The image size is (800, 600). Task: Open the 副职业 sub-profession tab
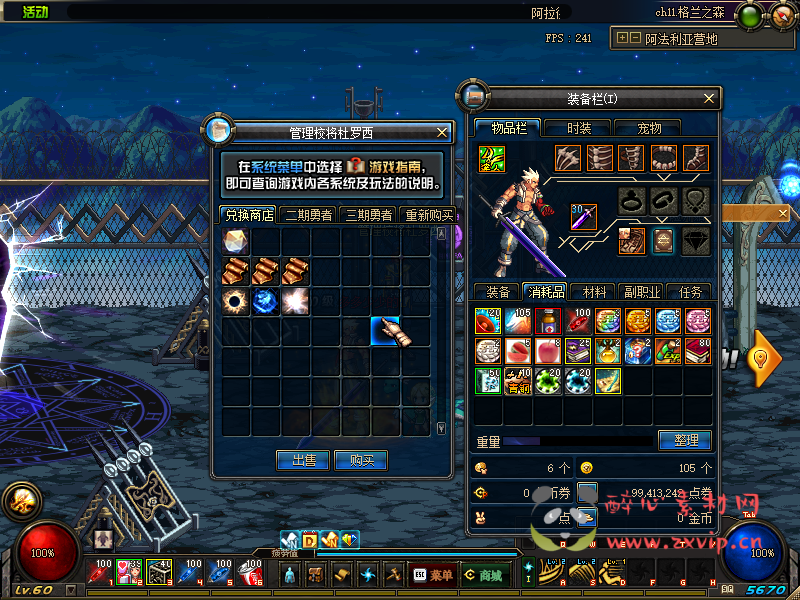pyautogui.click(x=641, y=292)
